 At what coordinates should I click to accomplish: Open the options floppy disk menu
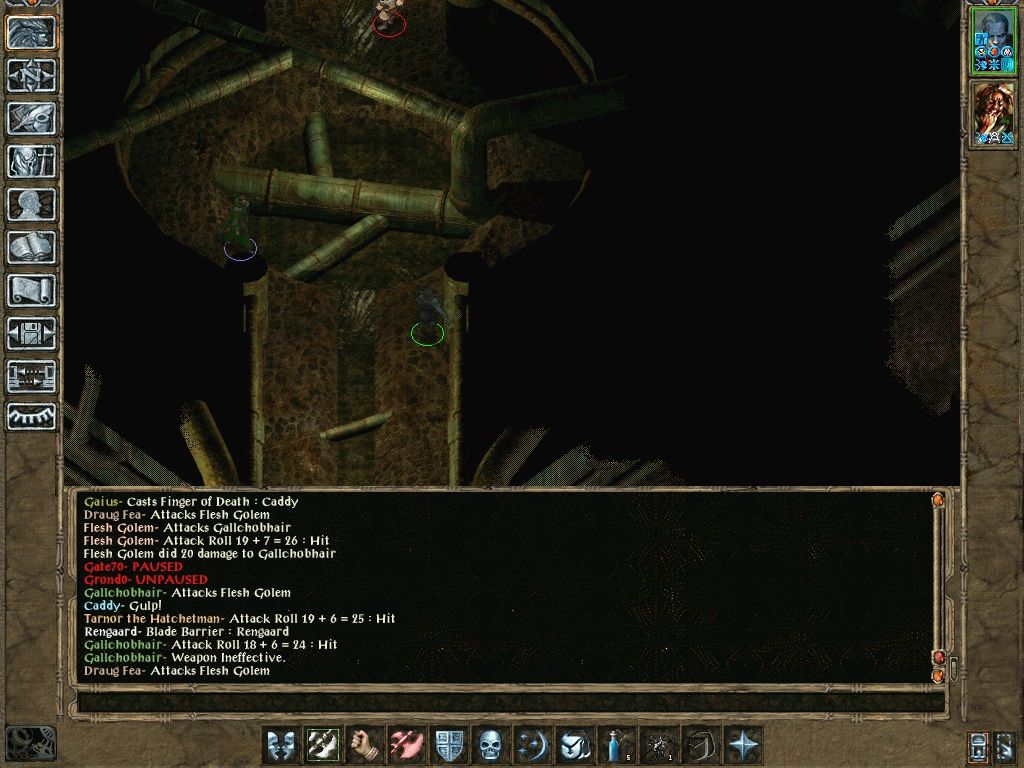click(x=31, y=333)
